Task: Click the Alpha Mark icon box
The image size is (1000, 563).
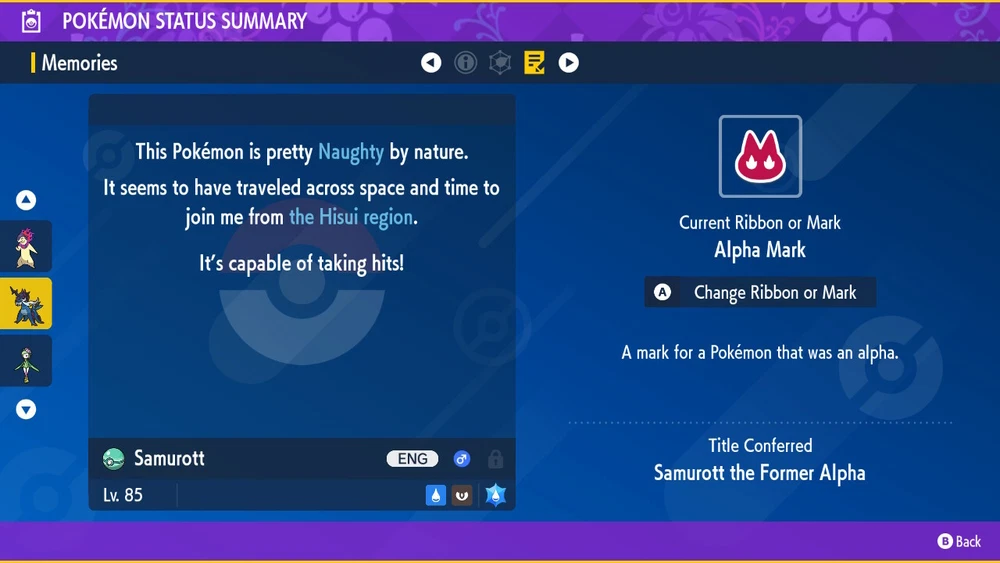Action: pyautogui.click(x=760, y=157)
